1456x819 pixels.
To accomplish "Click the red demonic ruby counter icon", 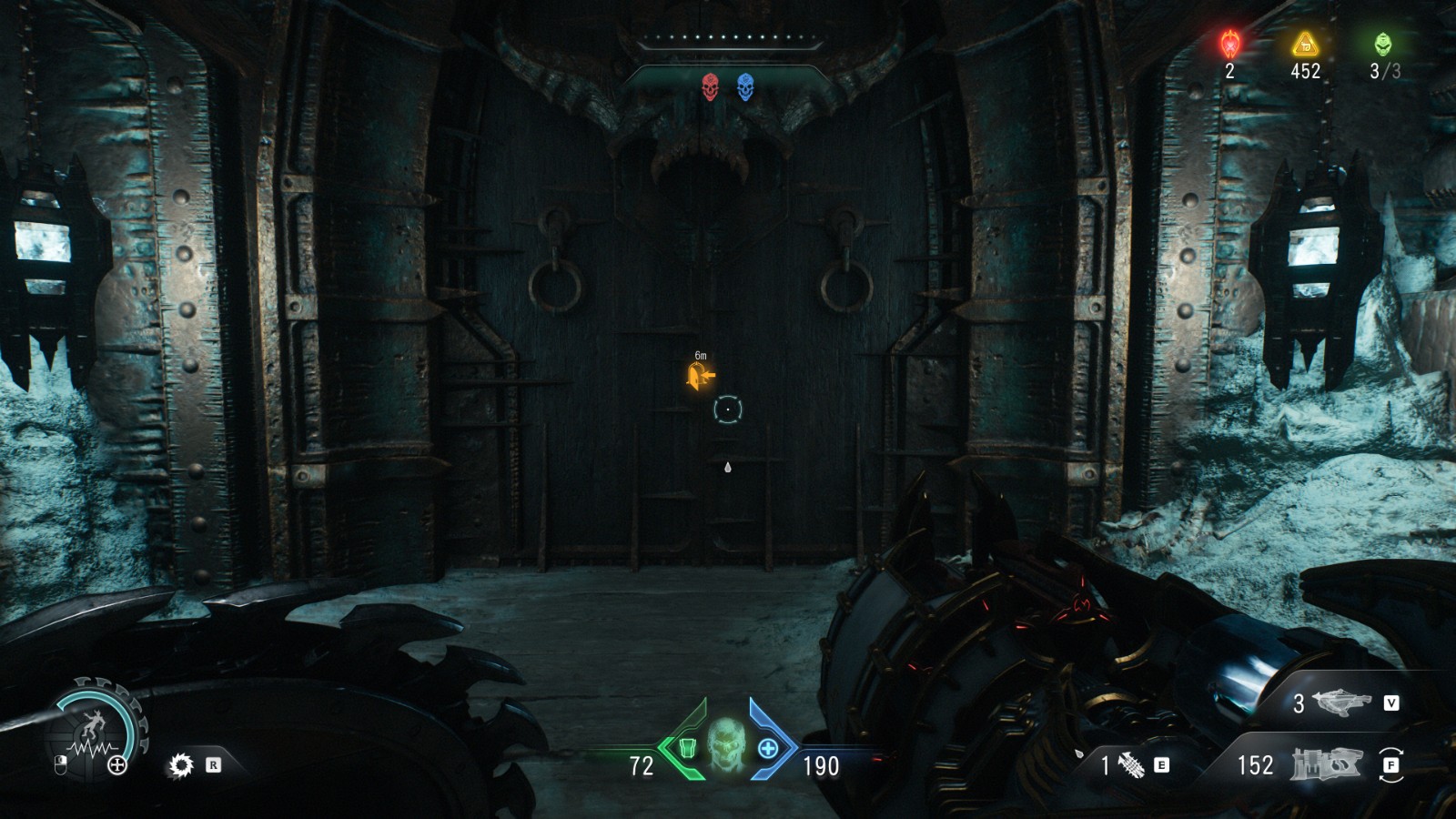I will 1230,43.
